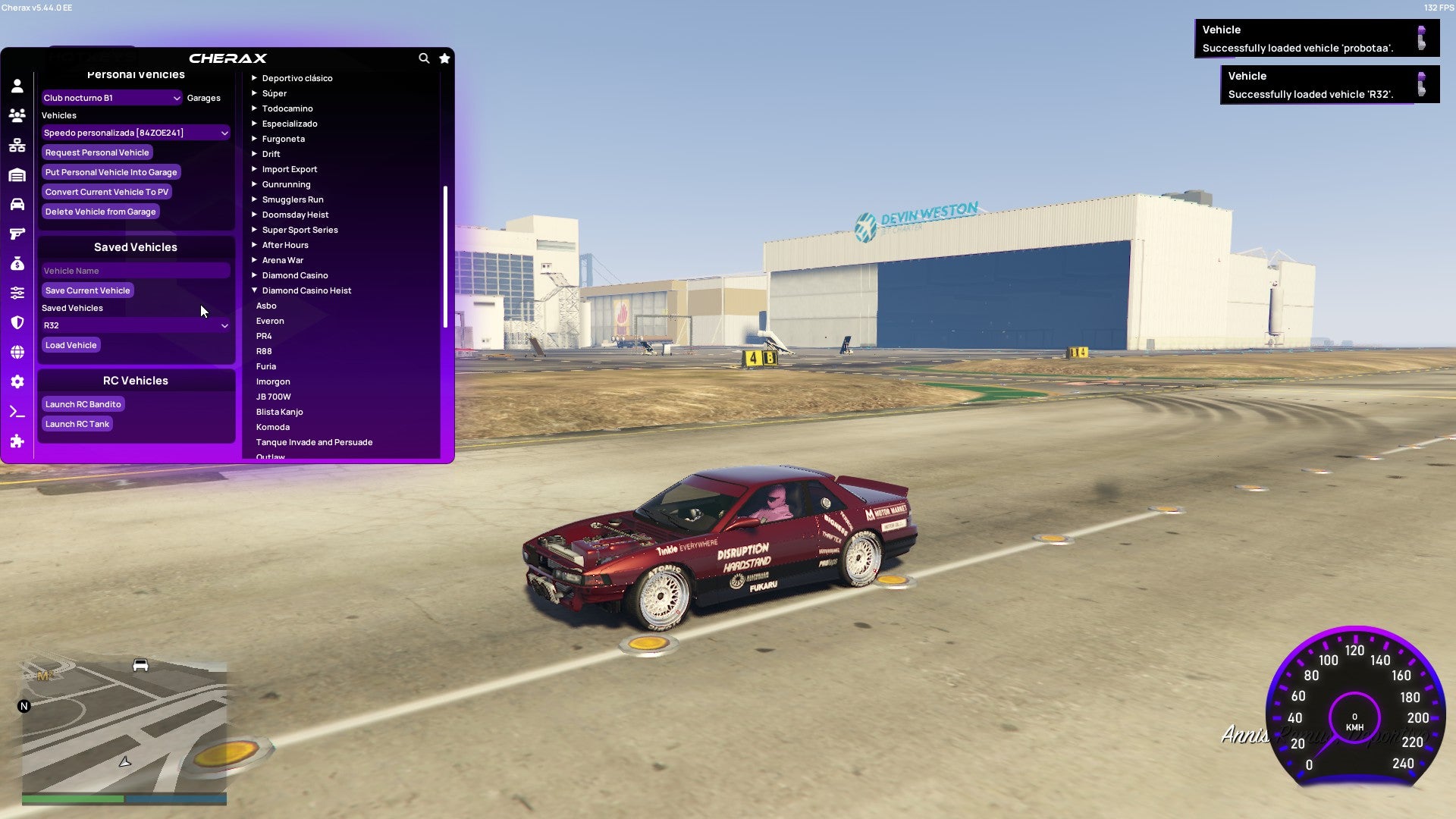Select the Weapons gun icon
The image size is (1456, 819).
click(17, 234)
